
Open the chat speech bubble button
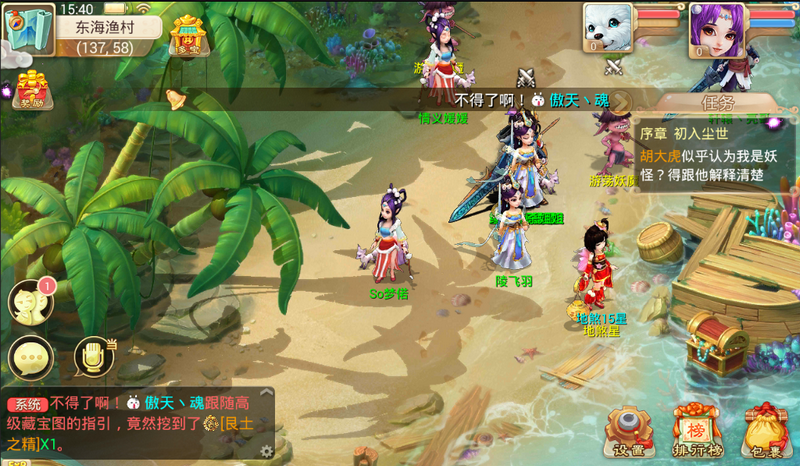30,357
